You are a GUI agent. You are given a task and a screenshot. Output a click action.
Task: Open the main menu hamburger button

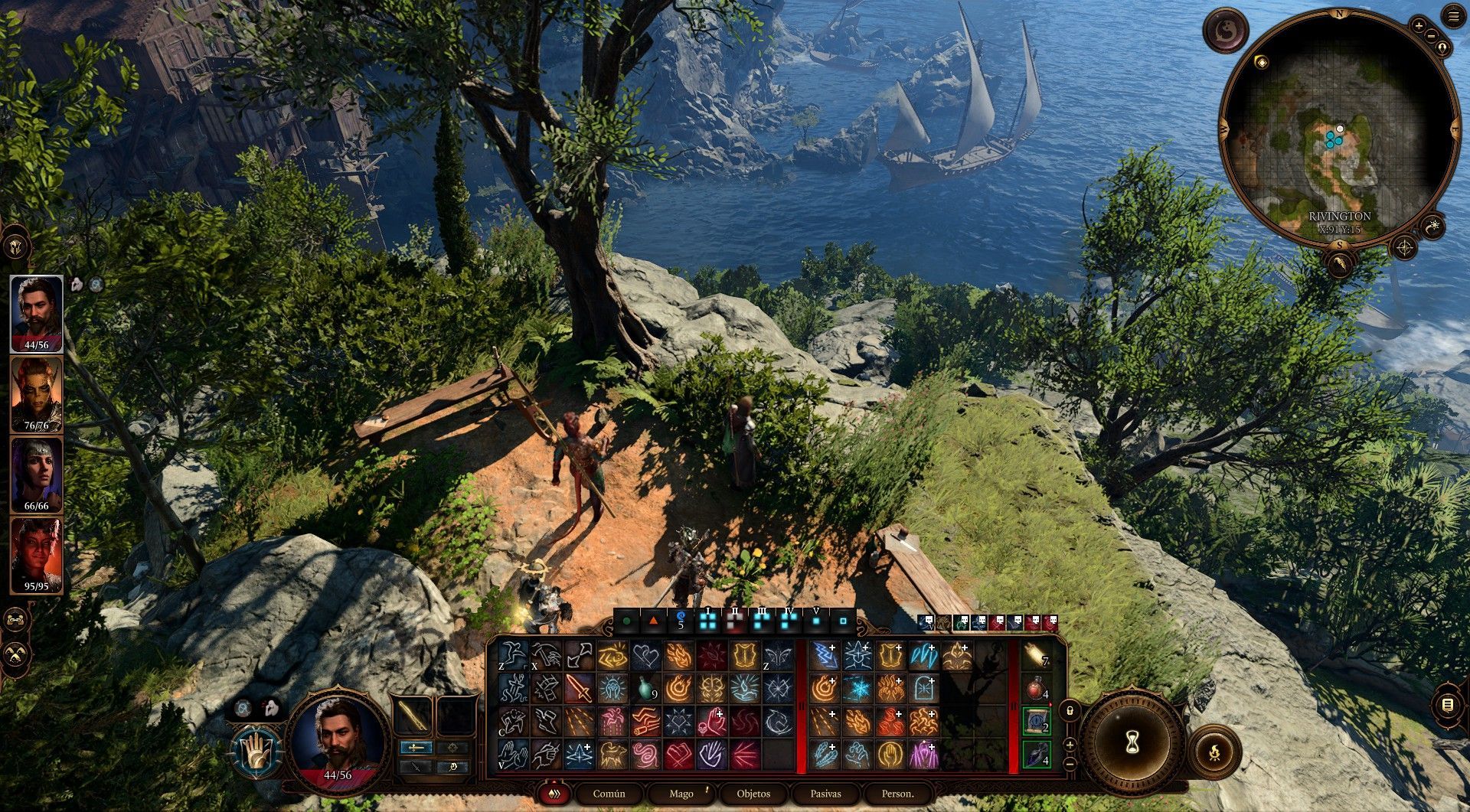[1453, 17]
